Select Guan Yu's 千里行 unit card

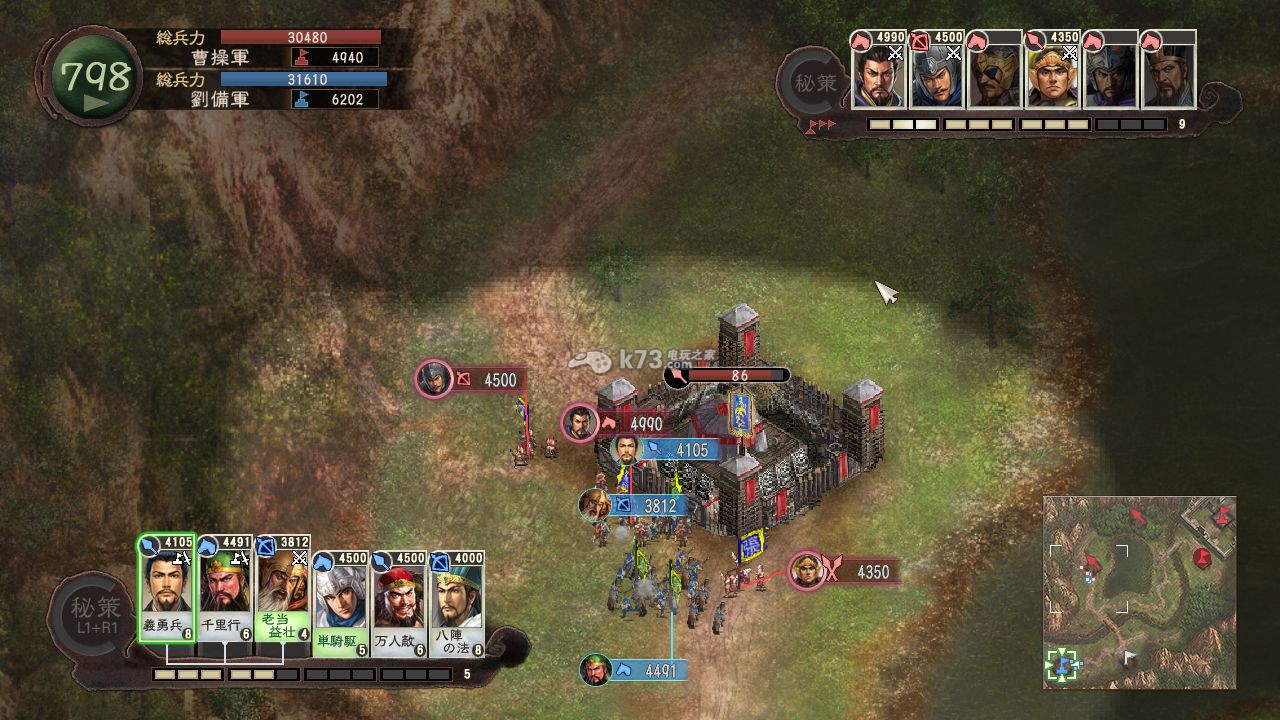pyautogui.click(x=225, y=590)
